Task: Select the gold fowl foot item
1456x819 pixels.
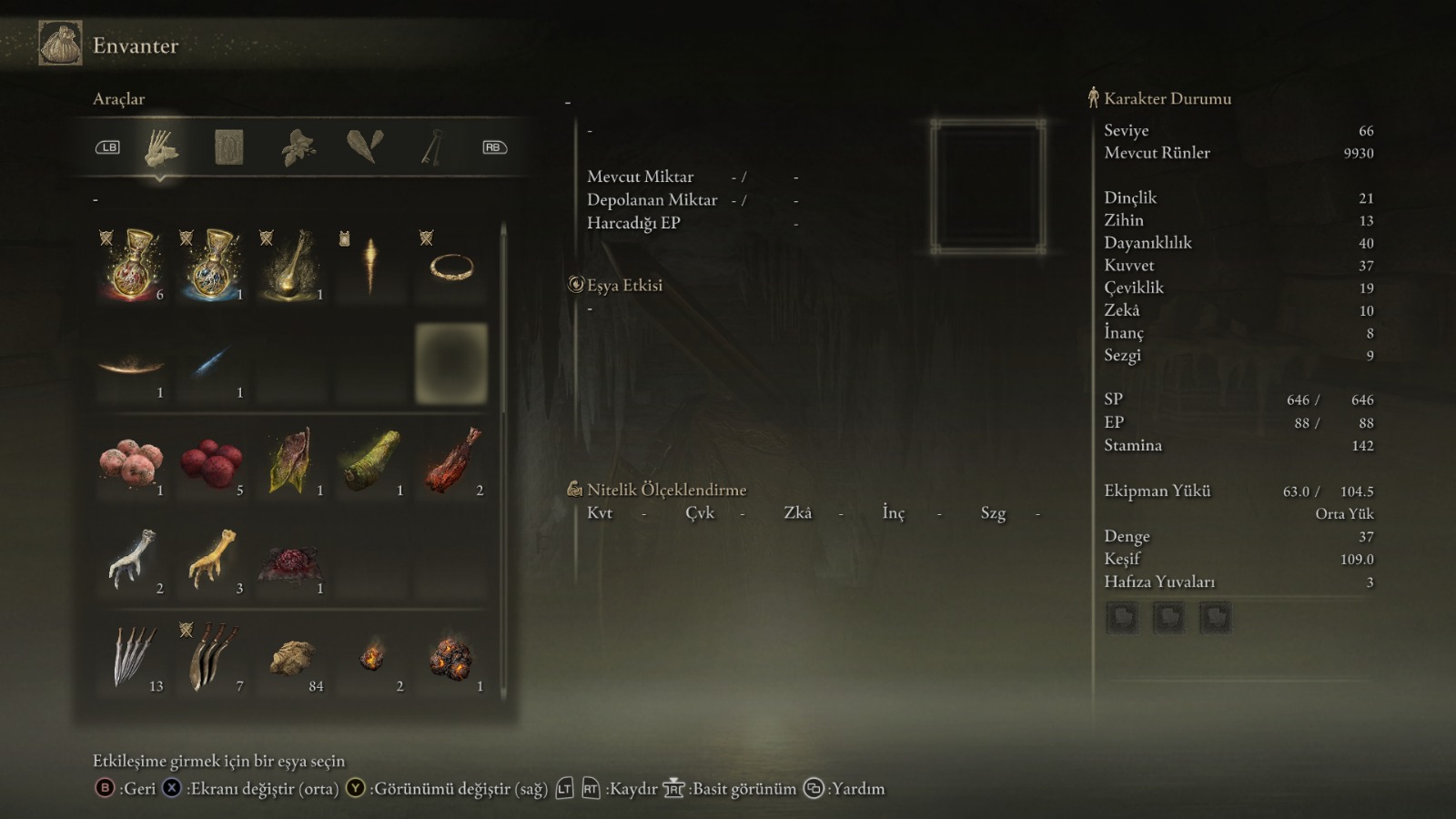Action: 212,559
